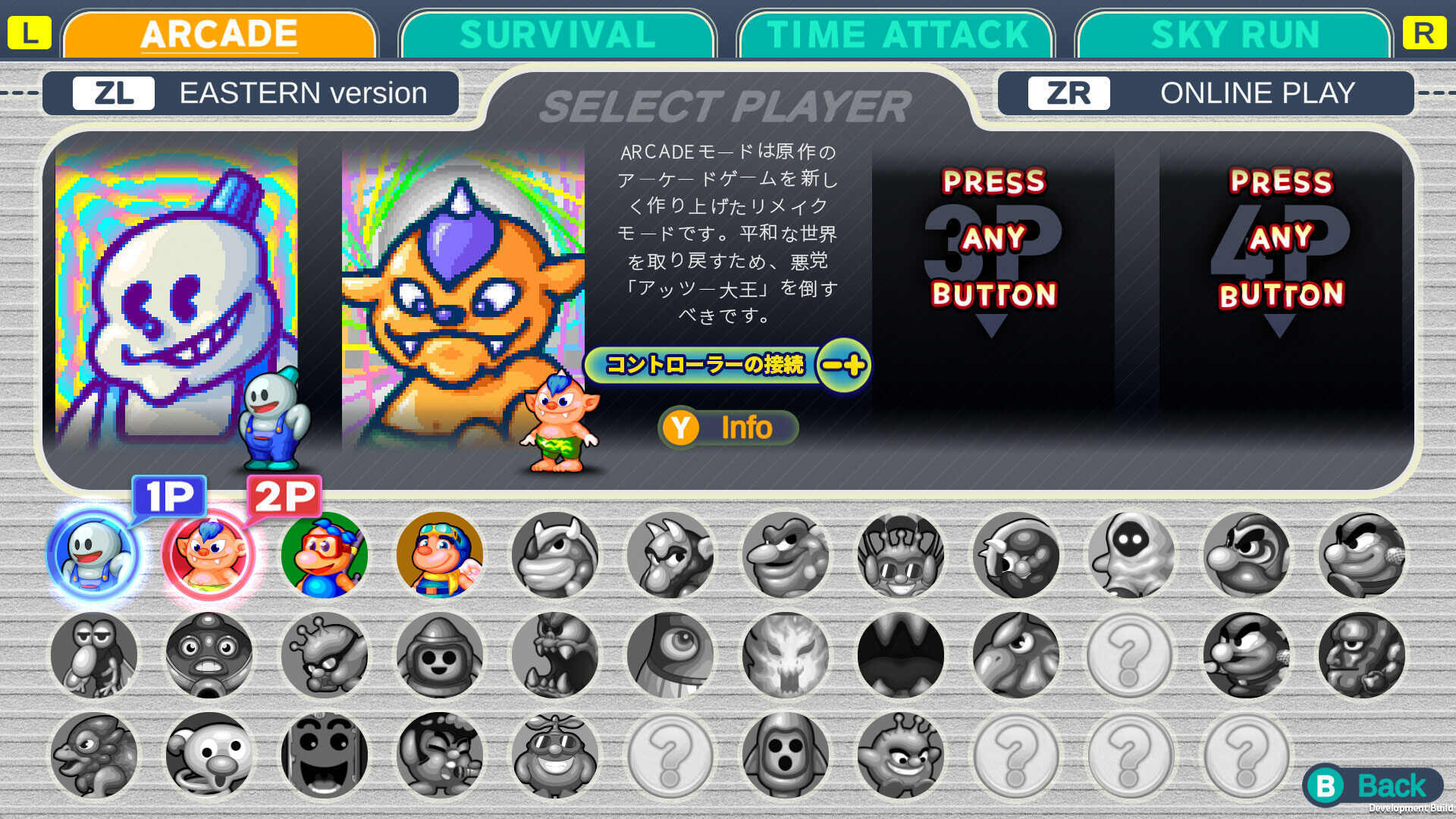The width and height of the screenshot is (1456, 819).
Task: Activate the 4P press any button slot
Action: coord(1282,250)
